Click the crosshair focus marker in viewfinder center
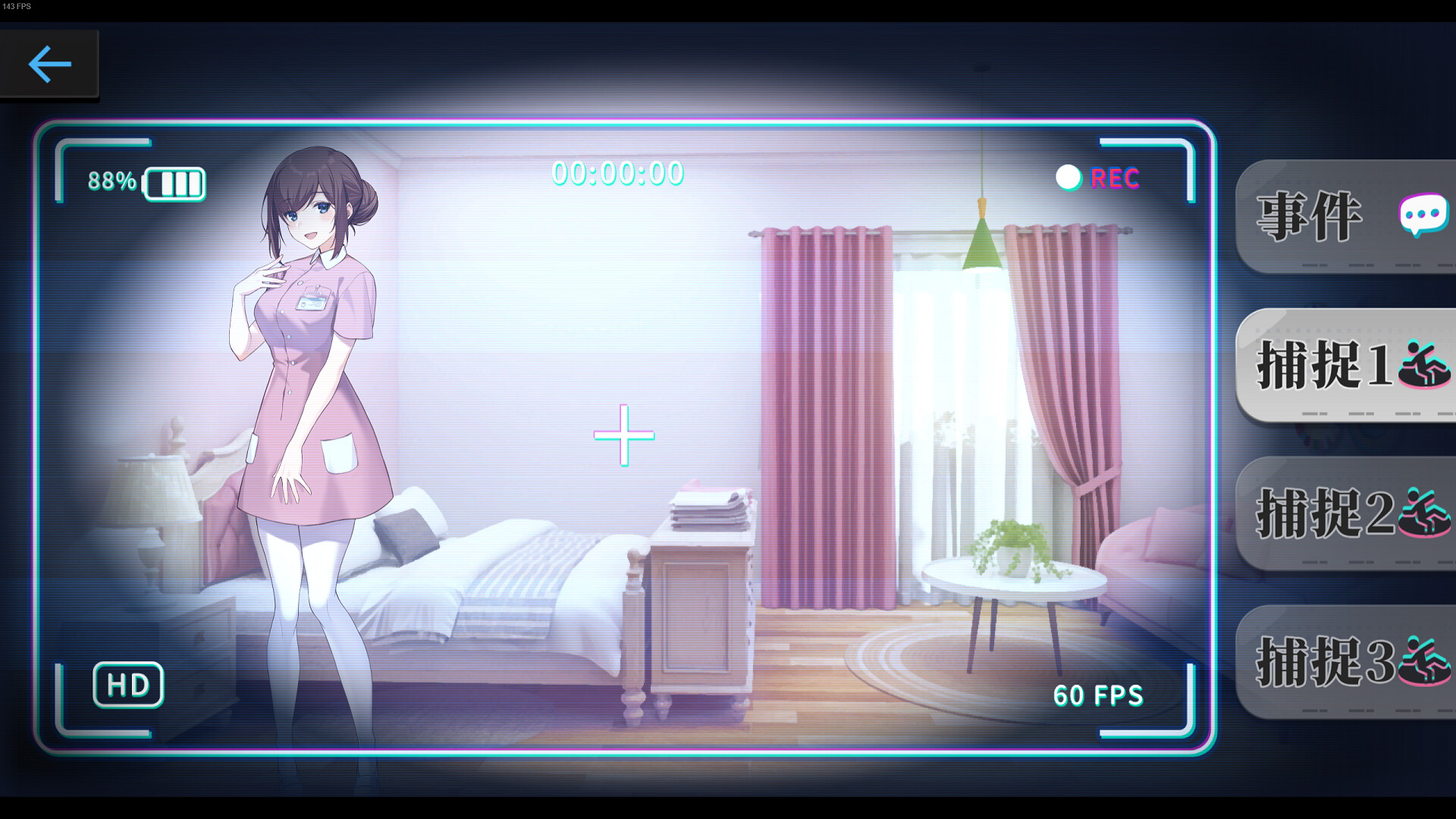 [623, 436]
